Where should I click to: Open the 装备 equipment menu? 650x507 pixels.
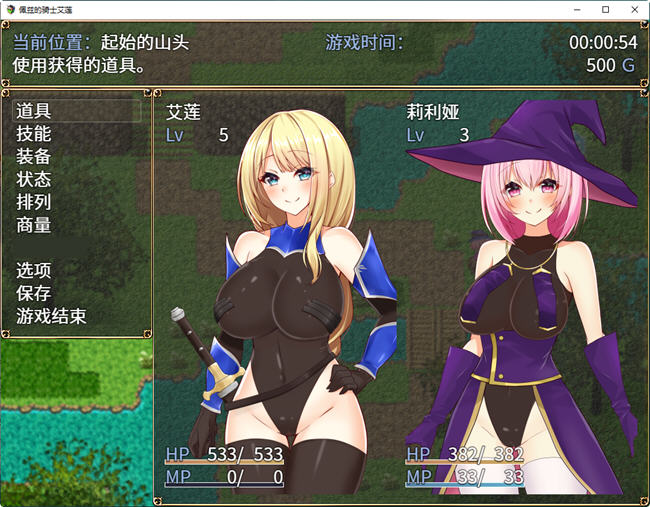tap(35, 157)
